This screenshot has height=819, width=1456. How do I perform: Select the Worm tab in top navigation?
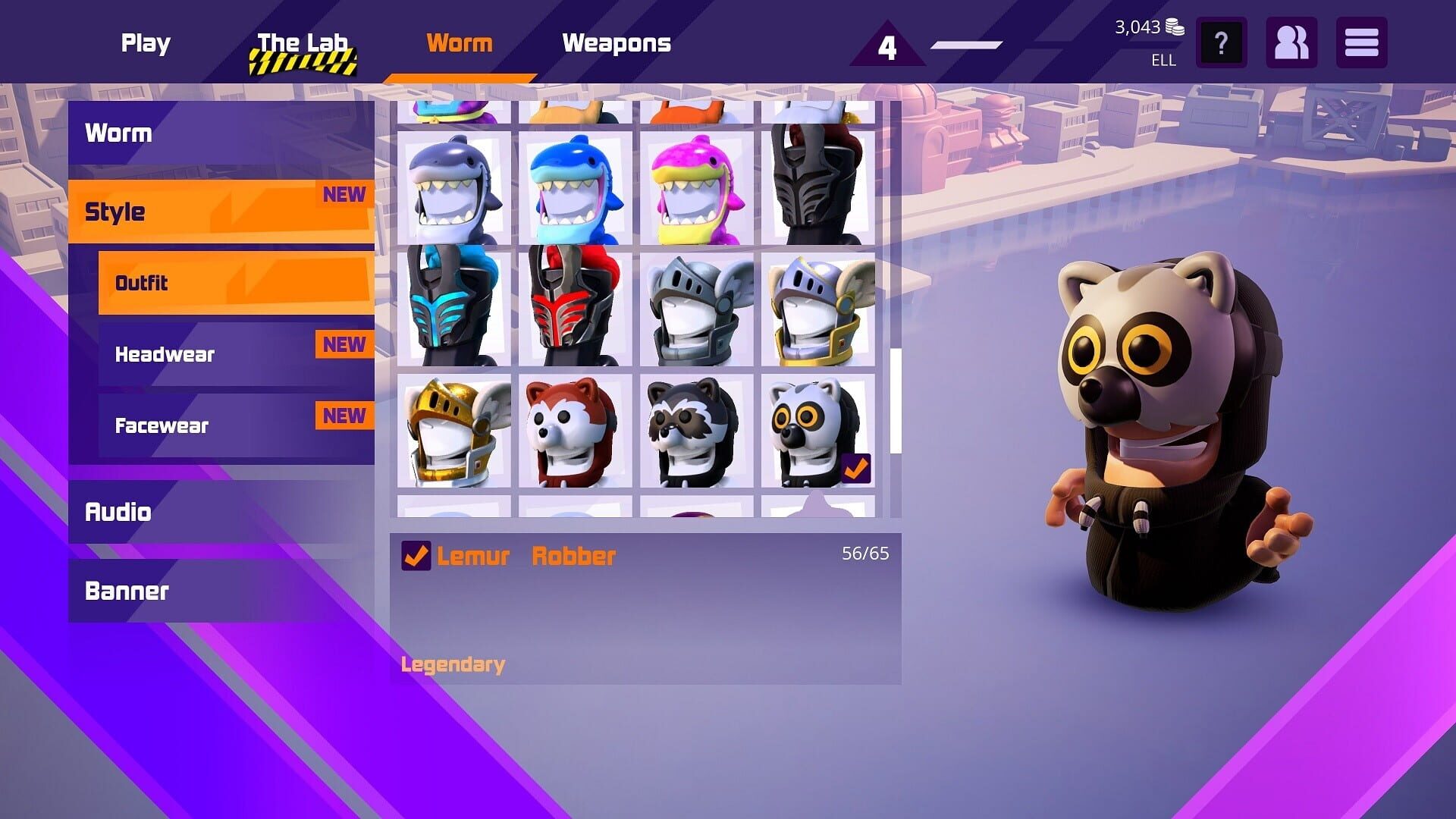coord(459,43)
